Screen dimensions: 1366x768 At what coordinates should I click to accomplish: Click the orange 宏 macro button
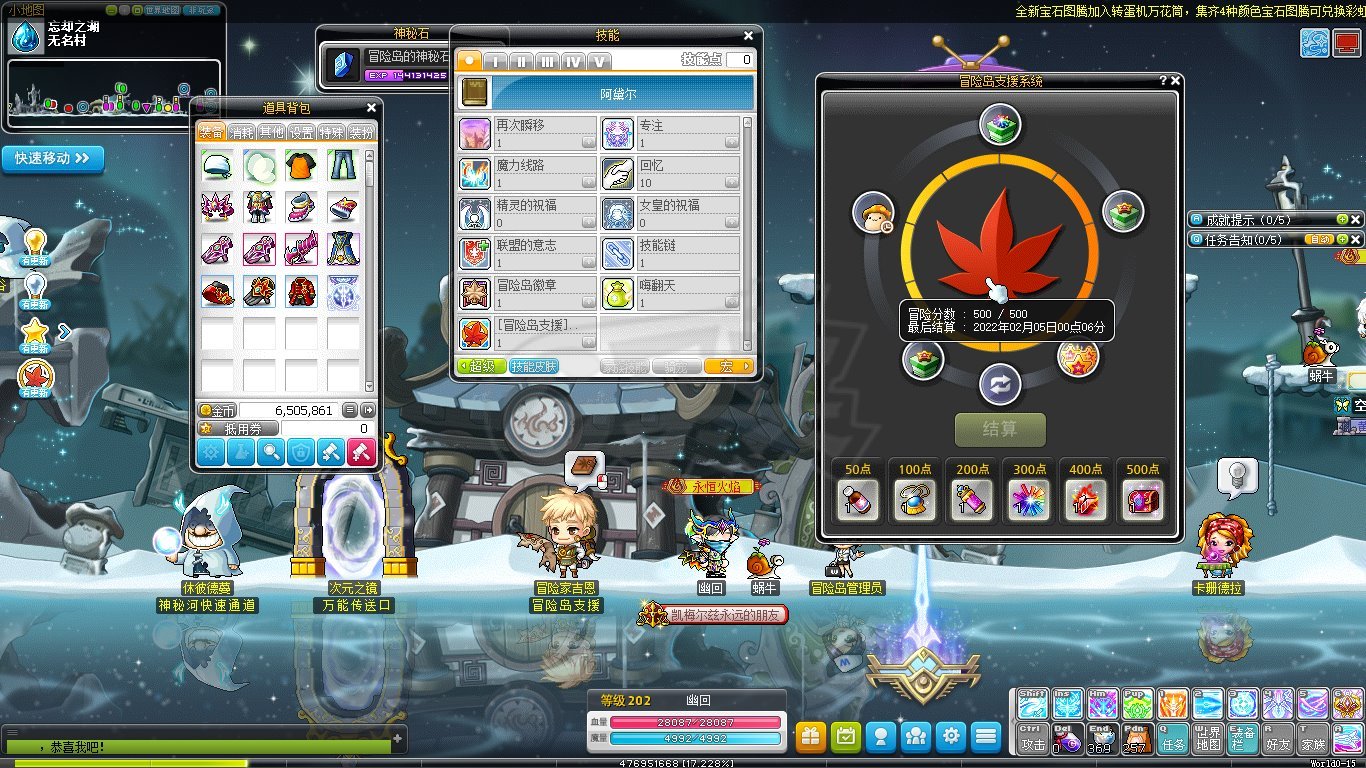pyautogui.click(x=728, y=366)
